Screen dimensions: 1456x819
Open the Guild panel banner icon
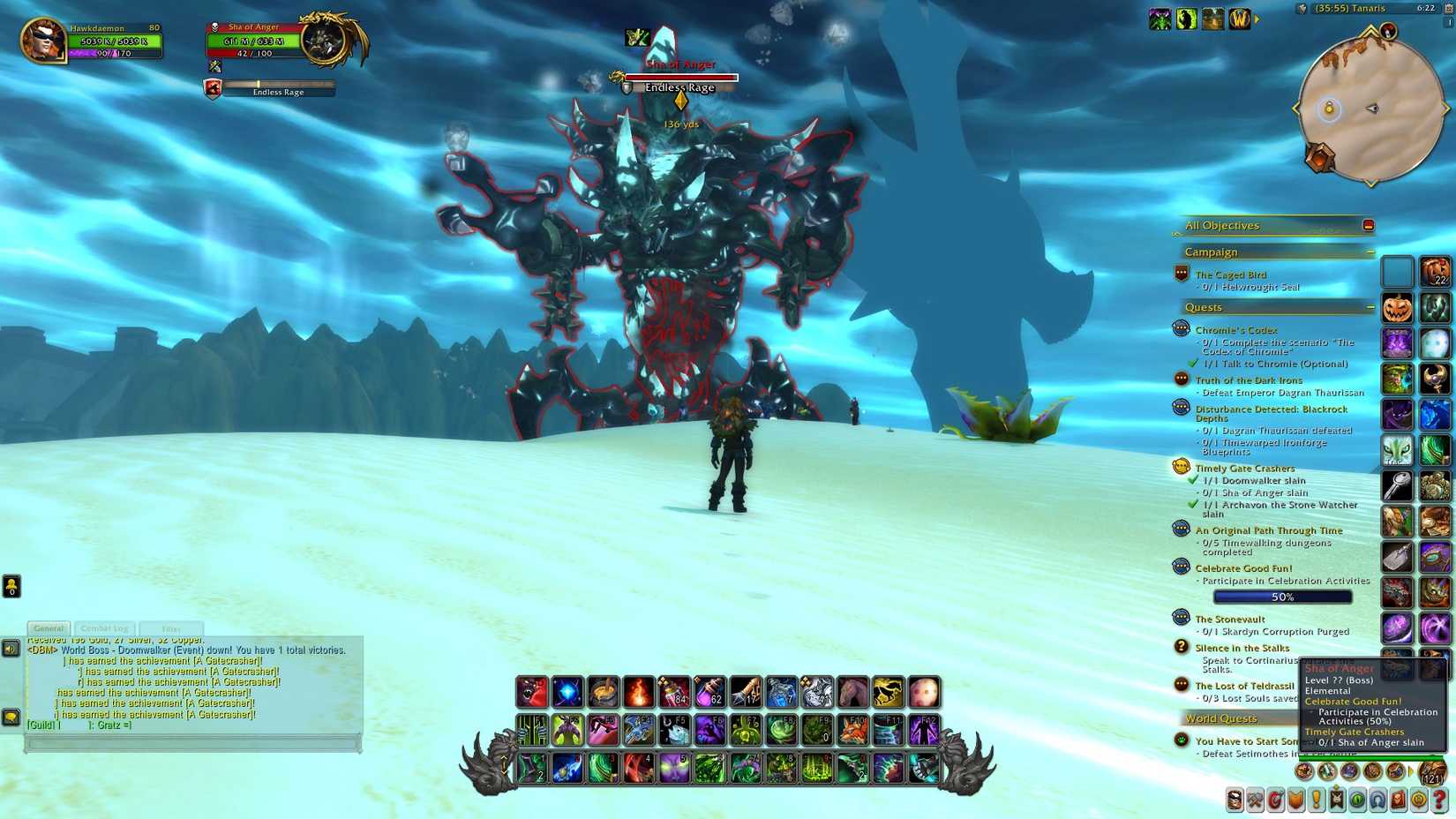pos(1337,800)
